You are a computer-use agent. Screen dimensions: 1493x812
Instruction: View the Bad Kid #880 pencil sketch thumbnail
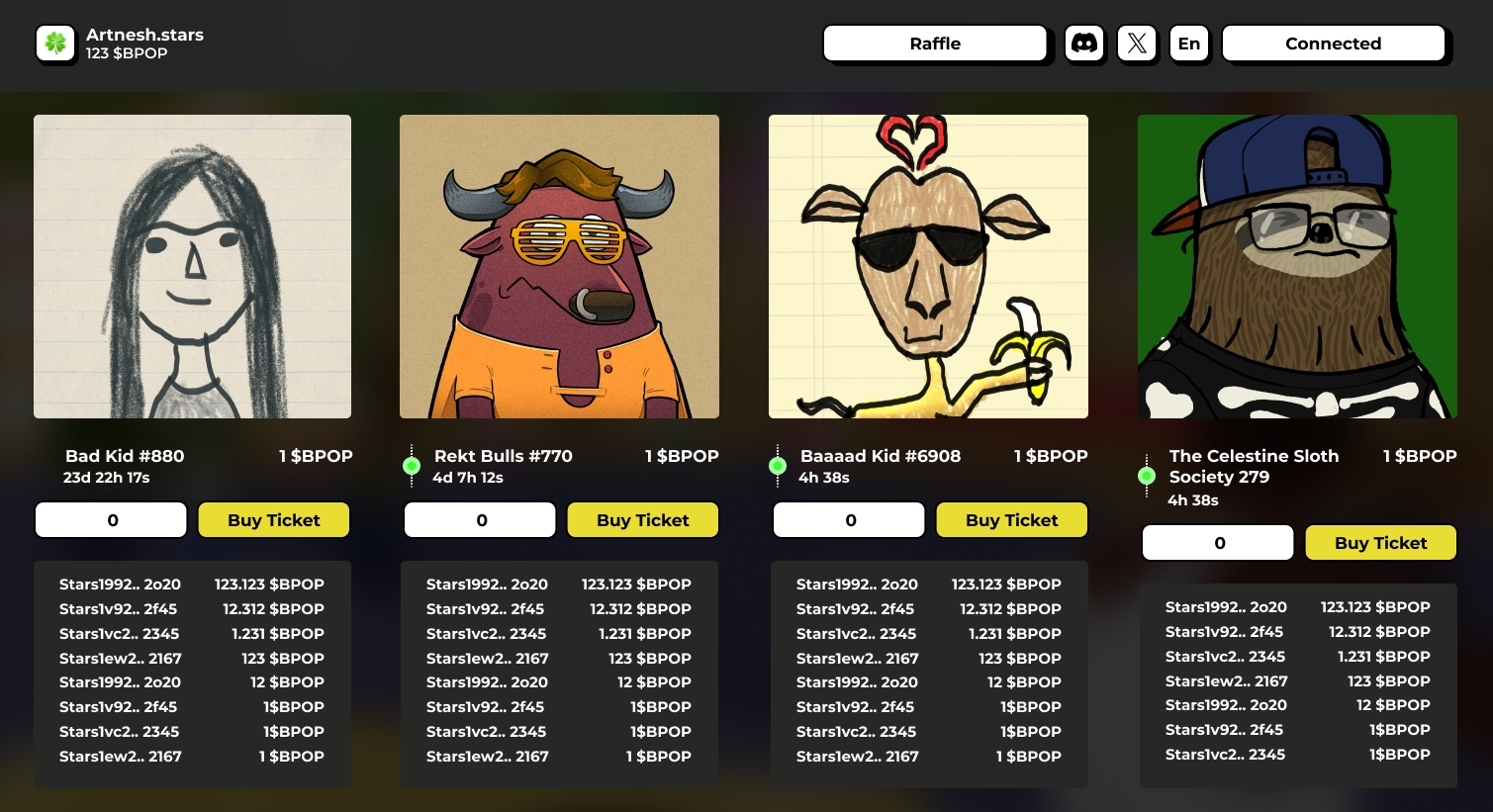[192, 266]
